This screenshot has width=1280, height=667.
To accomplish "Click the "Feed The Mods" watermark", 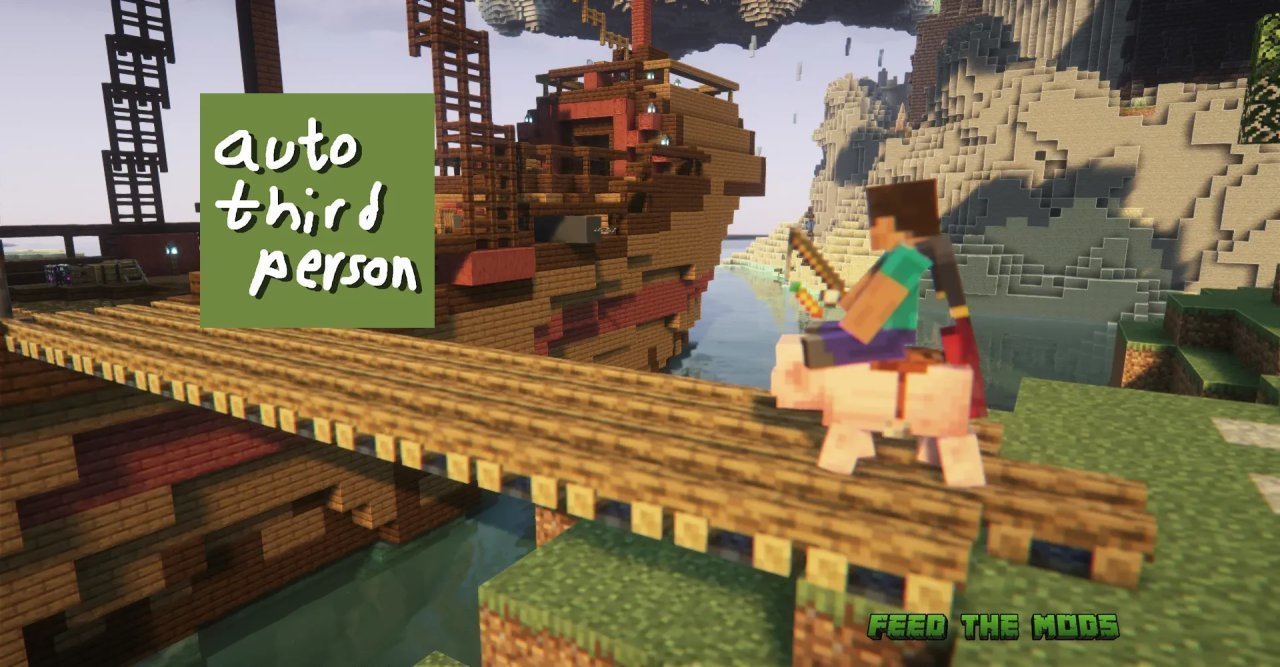I will [x=992, y=627].
